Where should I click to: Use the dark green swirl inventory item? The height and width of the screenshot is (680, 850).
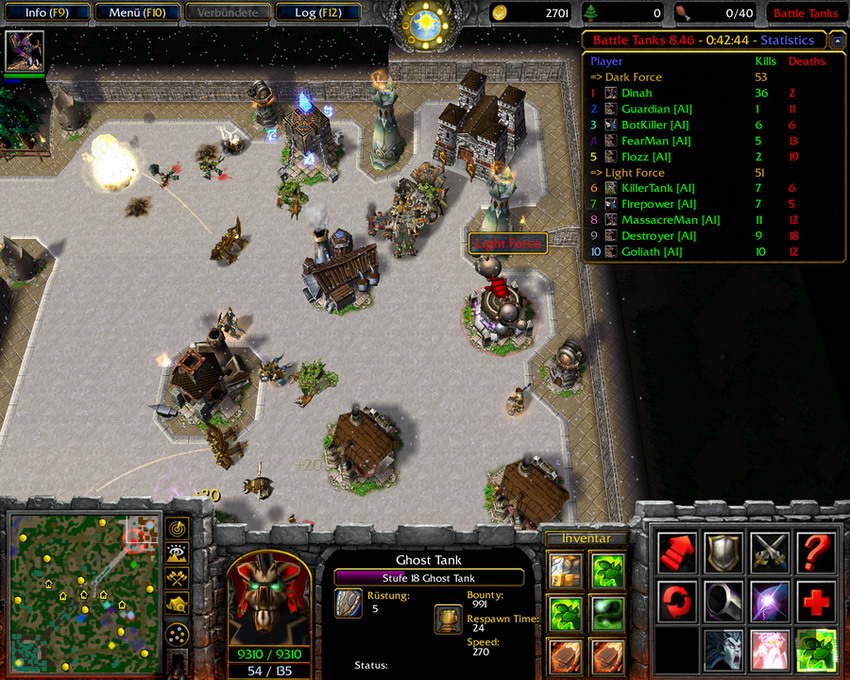[x=606, y=611]
